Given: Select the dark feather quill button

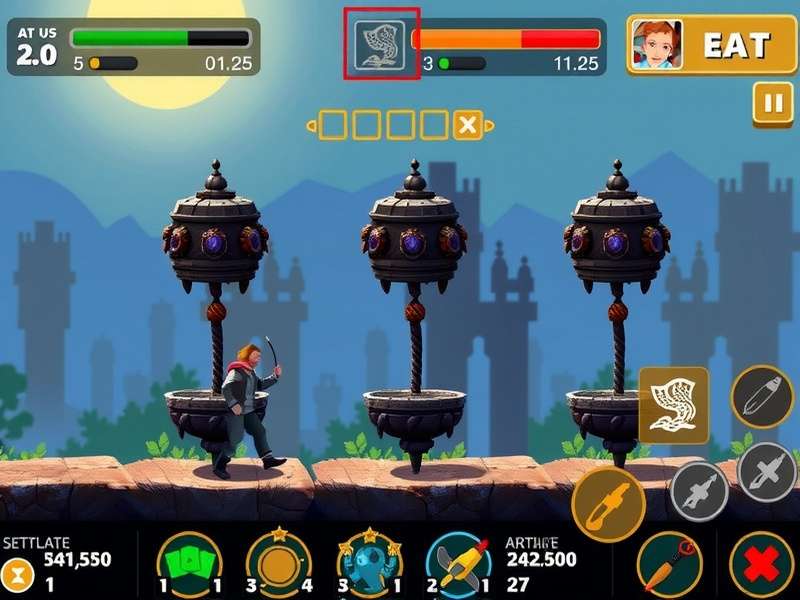Looking at the screenshot, I should (762, 398).
